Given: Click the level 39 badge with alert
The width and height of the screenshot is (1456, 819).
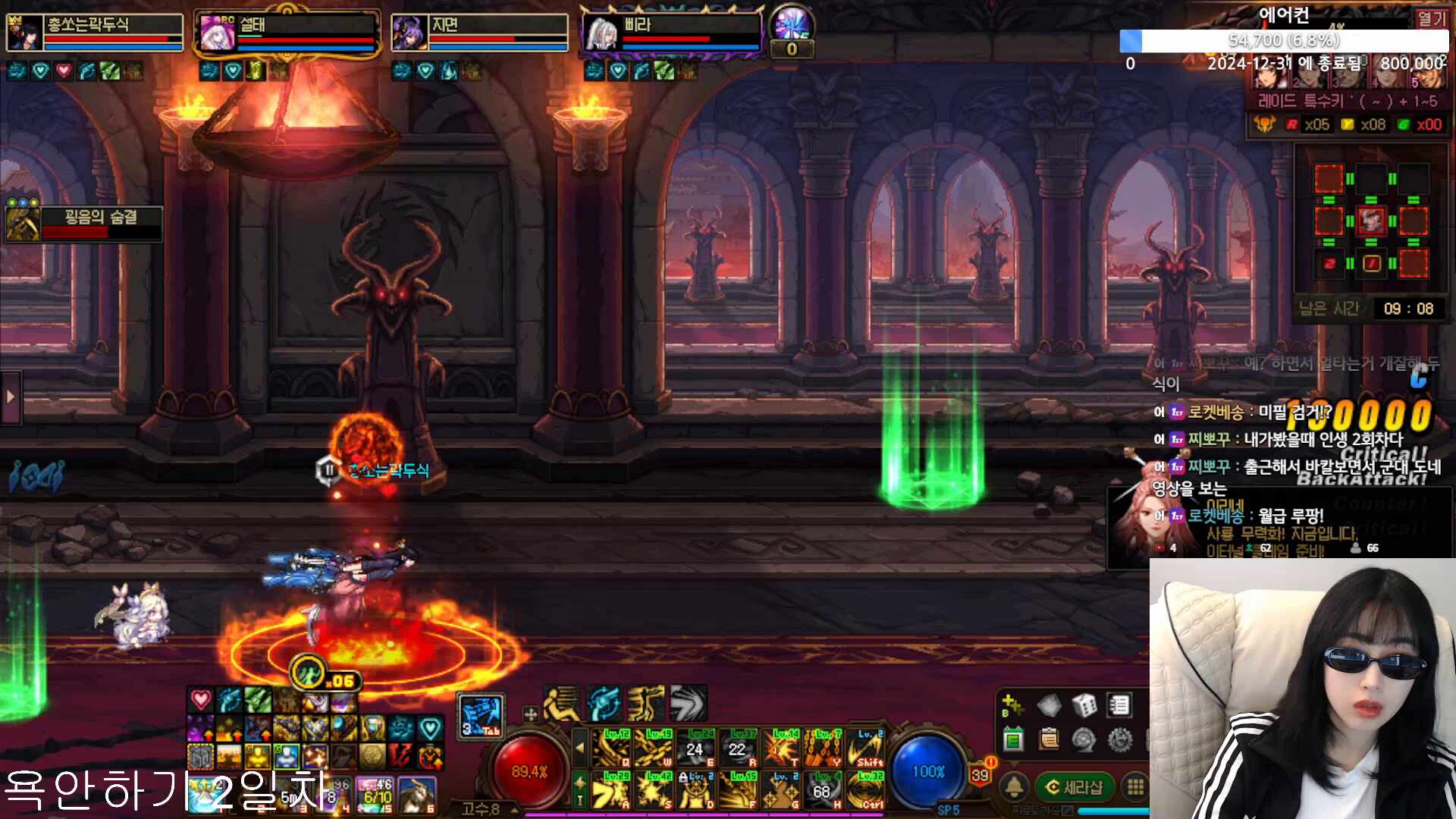Looking at the screenshot, I should point(981,774).
